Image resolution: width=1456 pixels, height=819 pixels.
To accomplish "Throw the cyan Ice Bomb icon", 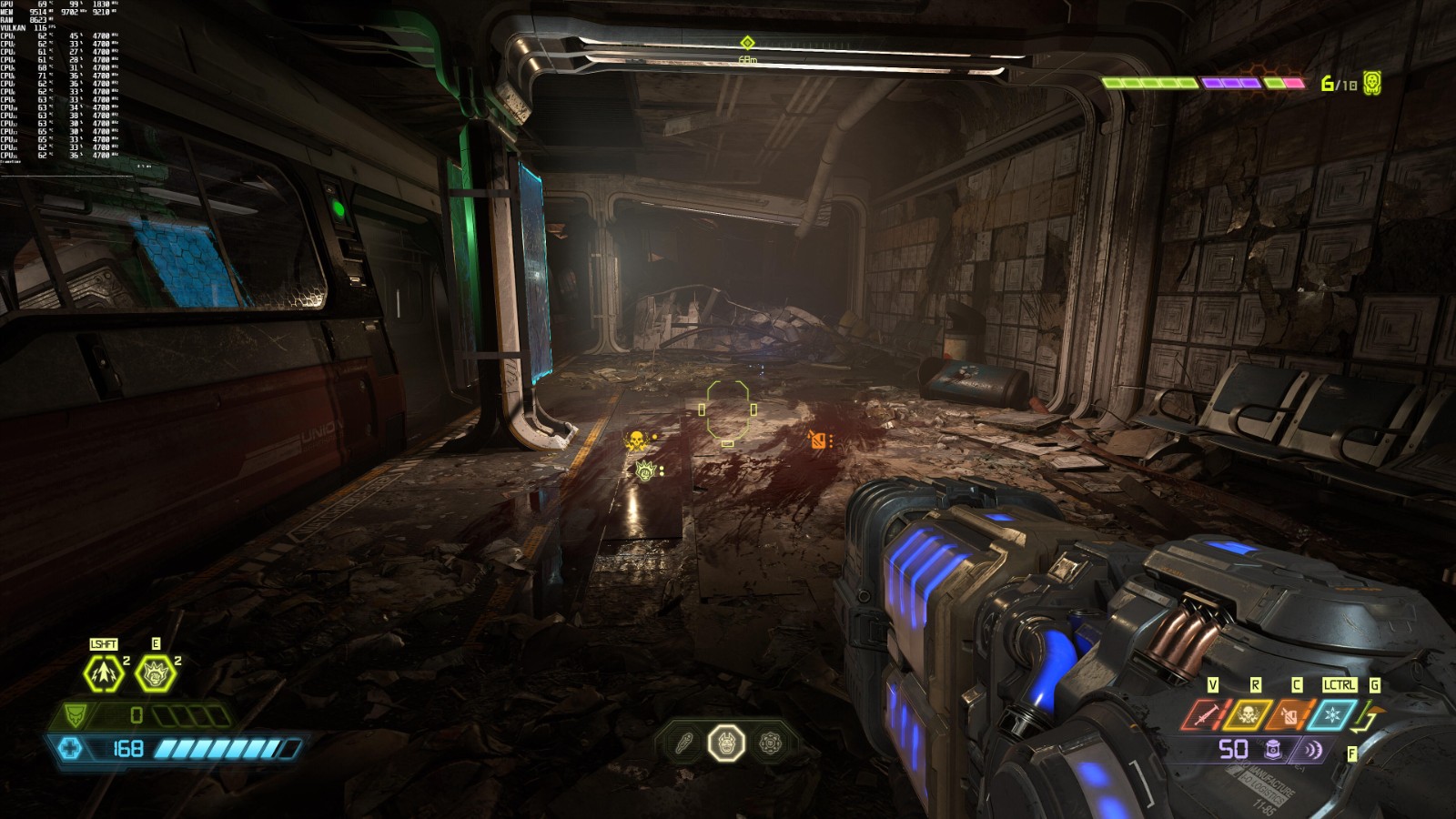I will click(x=1333, y=715).
